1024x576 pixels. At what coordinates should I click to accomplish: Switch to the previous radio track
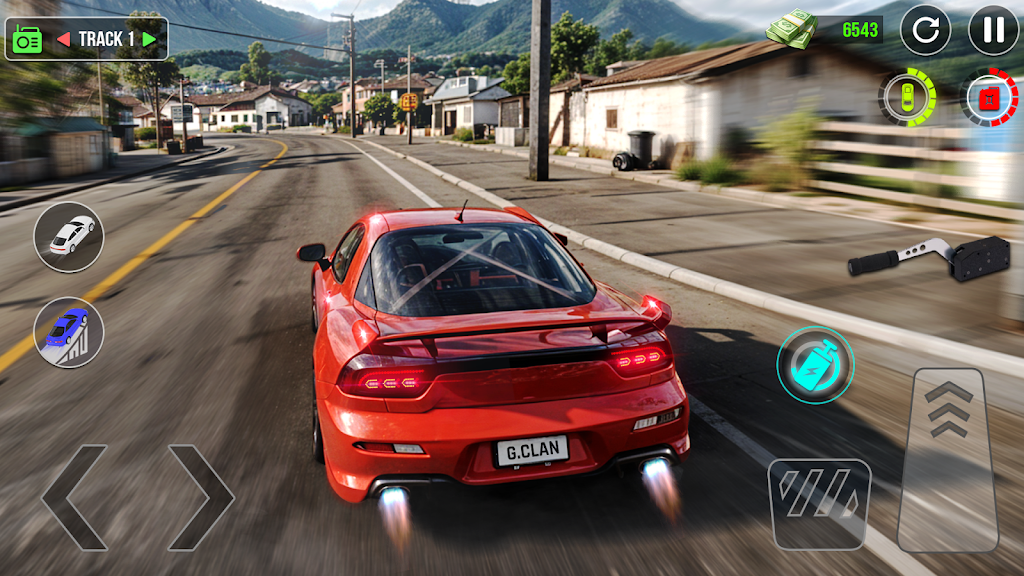click(63, 39)
